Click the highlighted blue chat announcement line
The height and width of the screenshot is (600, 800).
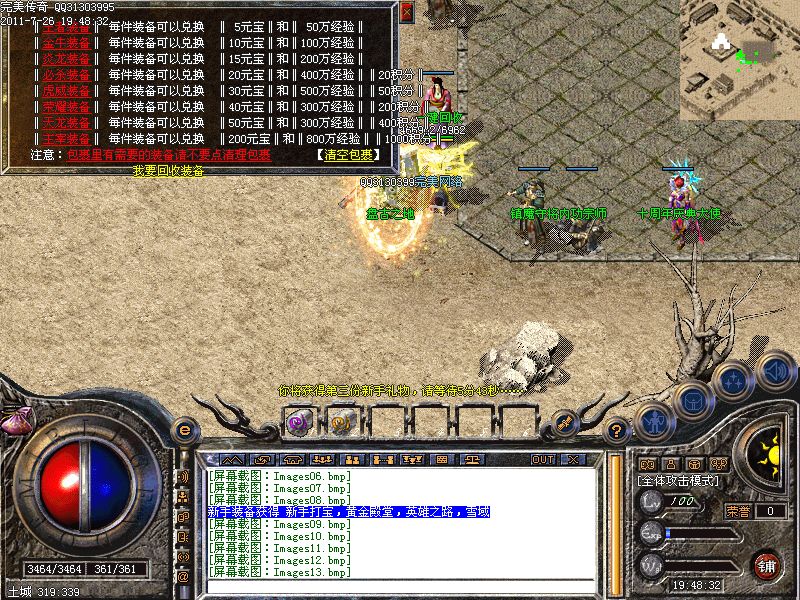point(349,511)
